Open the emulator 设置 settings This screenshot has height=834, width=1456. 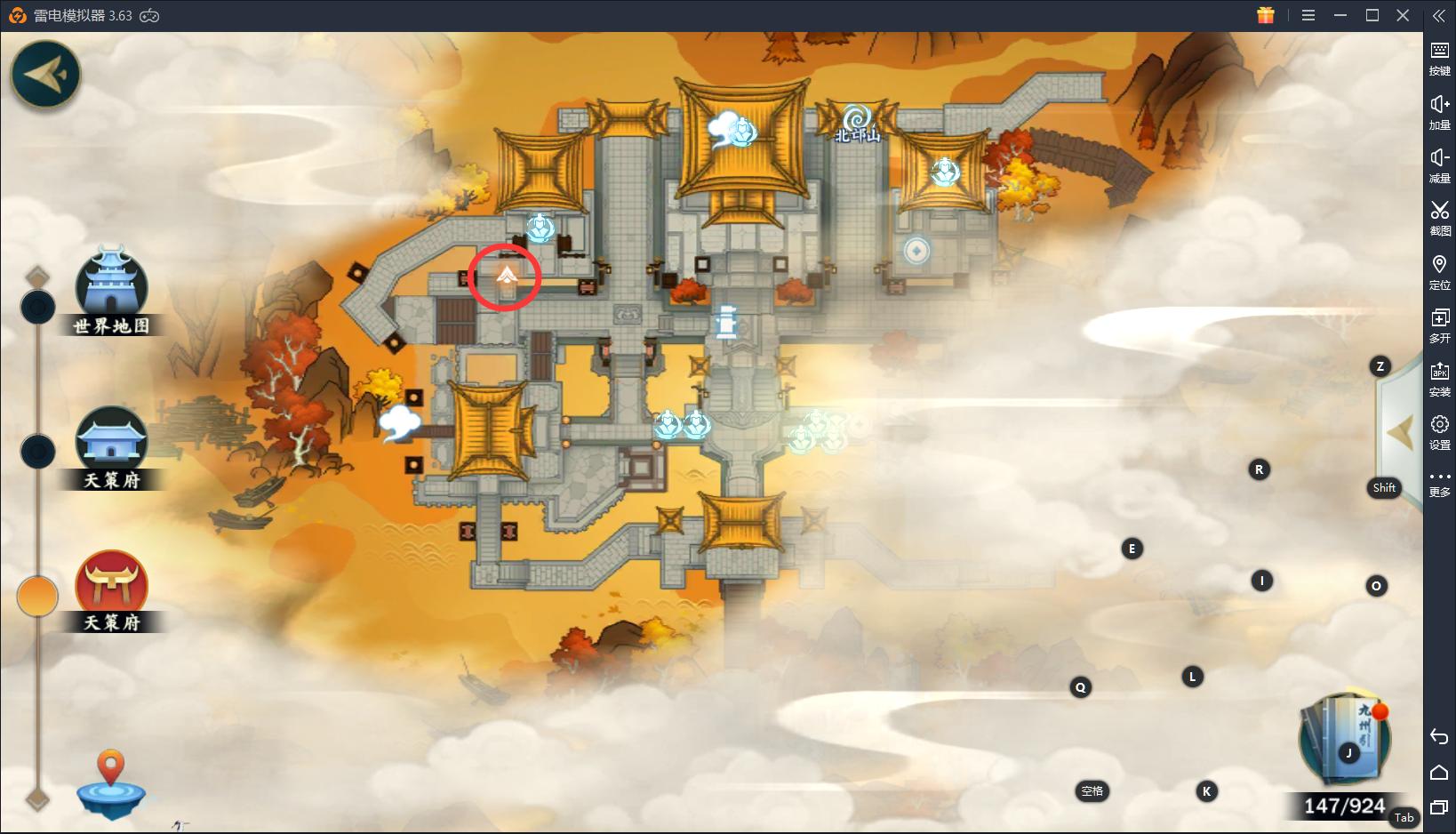coord(1439,430)
